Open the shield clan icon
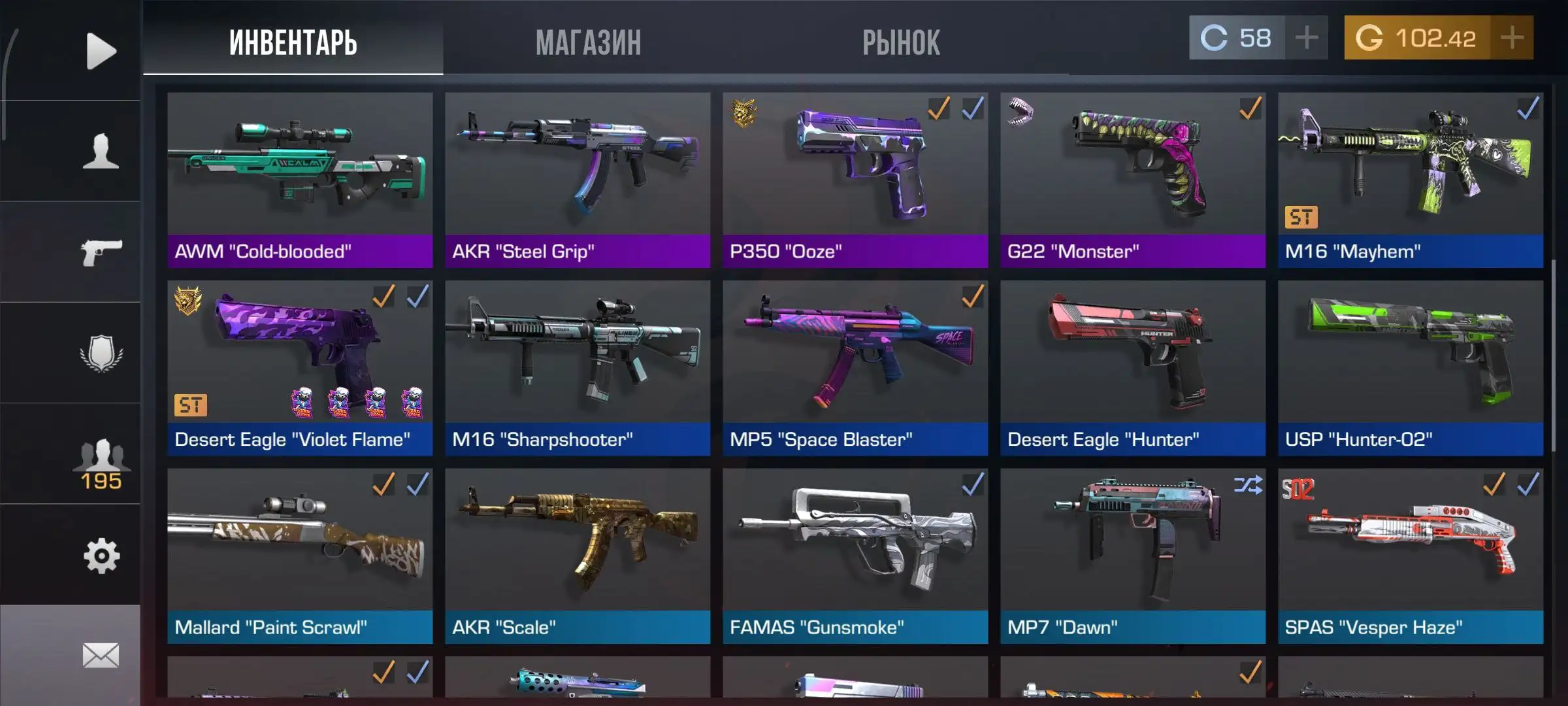This screenshot has width=1568, height=706. pos(101,354)
